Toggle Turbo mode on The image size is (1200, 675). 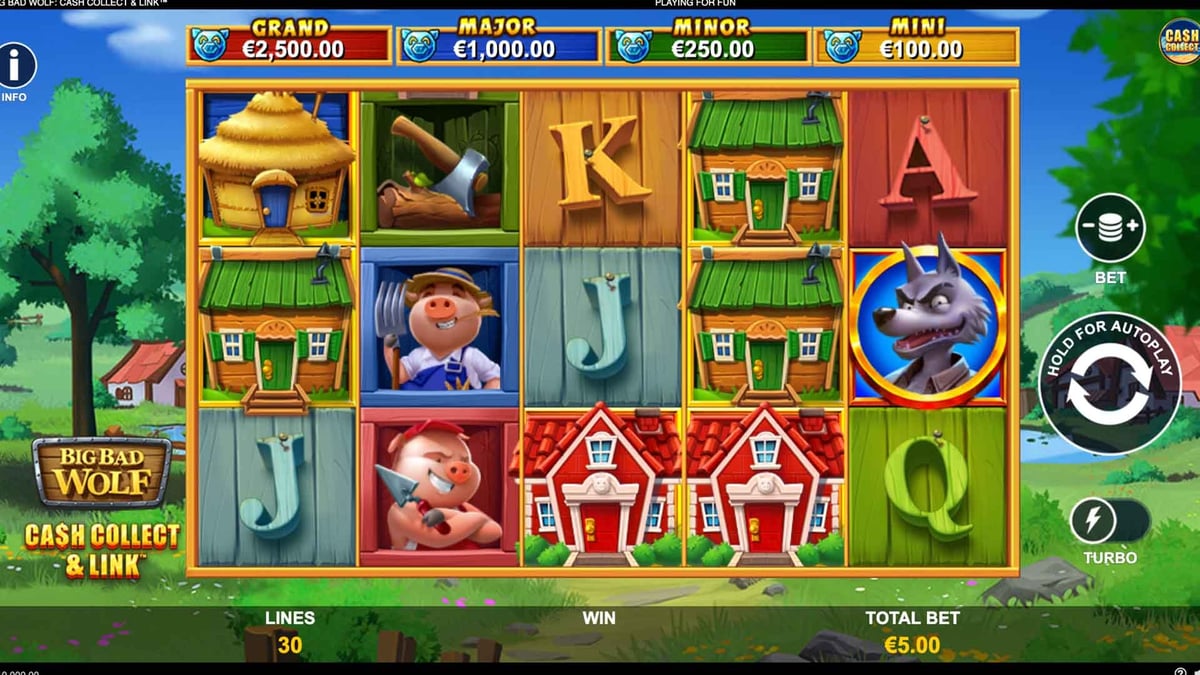coord(1110,521)
